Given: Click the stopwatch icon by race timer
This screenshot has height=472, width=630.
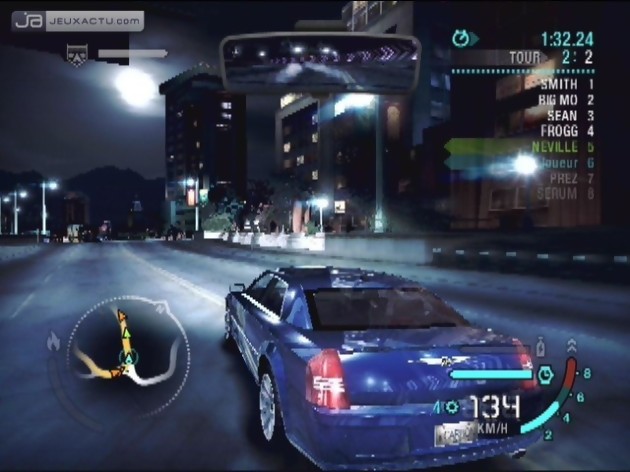Looking at the screenshot, I should pyautogui.click(x=461, y=39).
